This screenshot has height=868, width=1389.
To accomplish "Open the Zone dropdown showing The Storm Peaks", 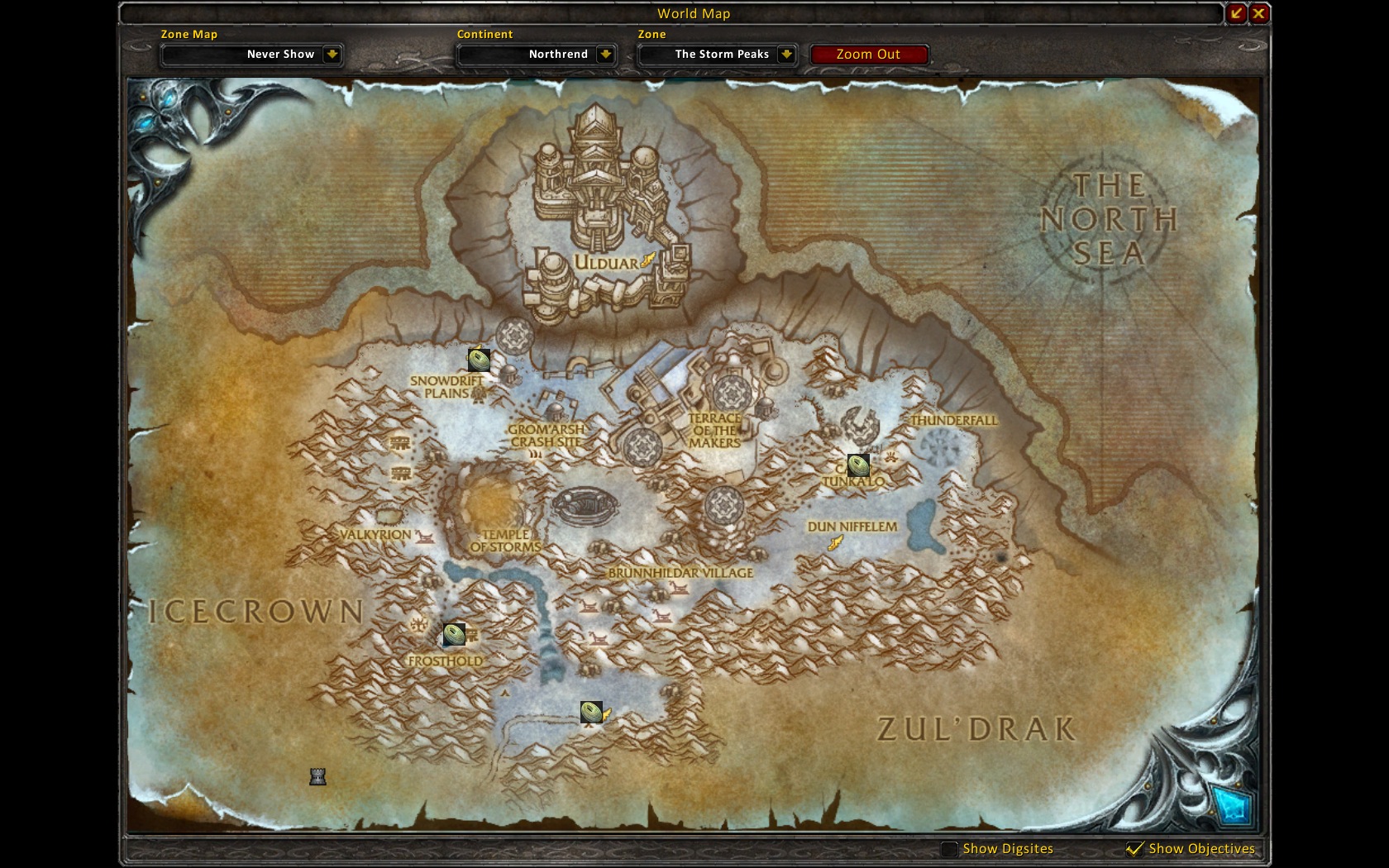I will 786,55.
